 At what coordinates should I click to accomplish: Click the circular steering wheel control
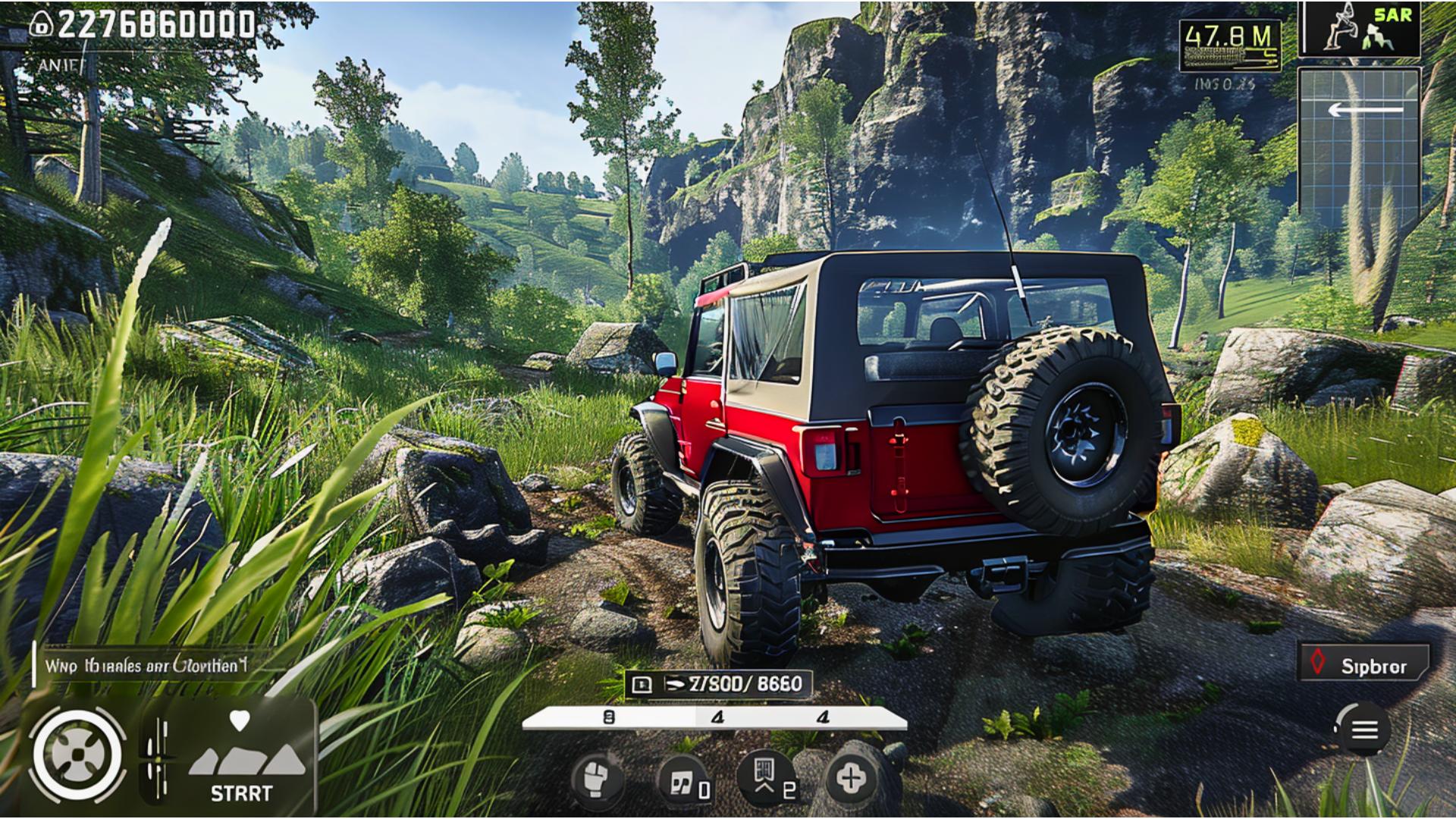77,755
